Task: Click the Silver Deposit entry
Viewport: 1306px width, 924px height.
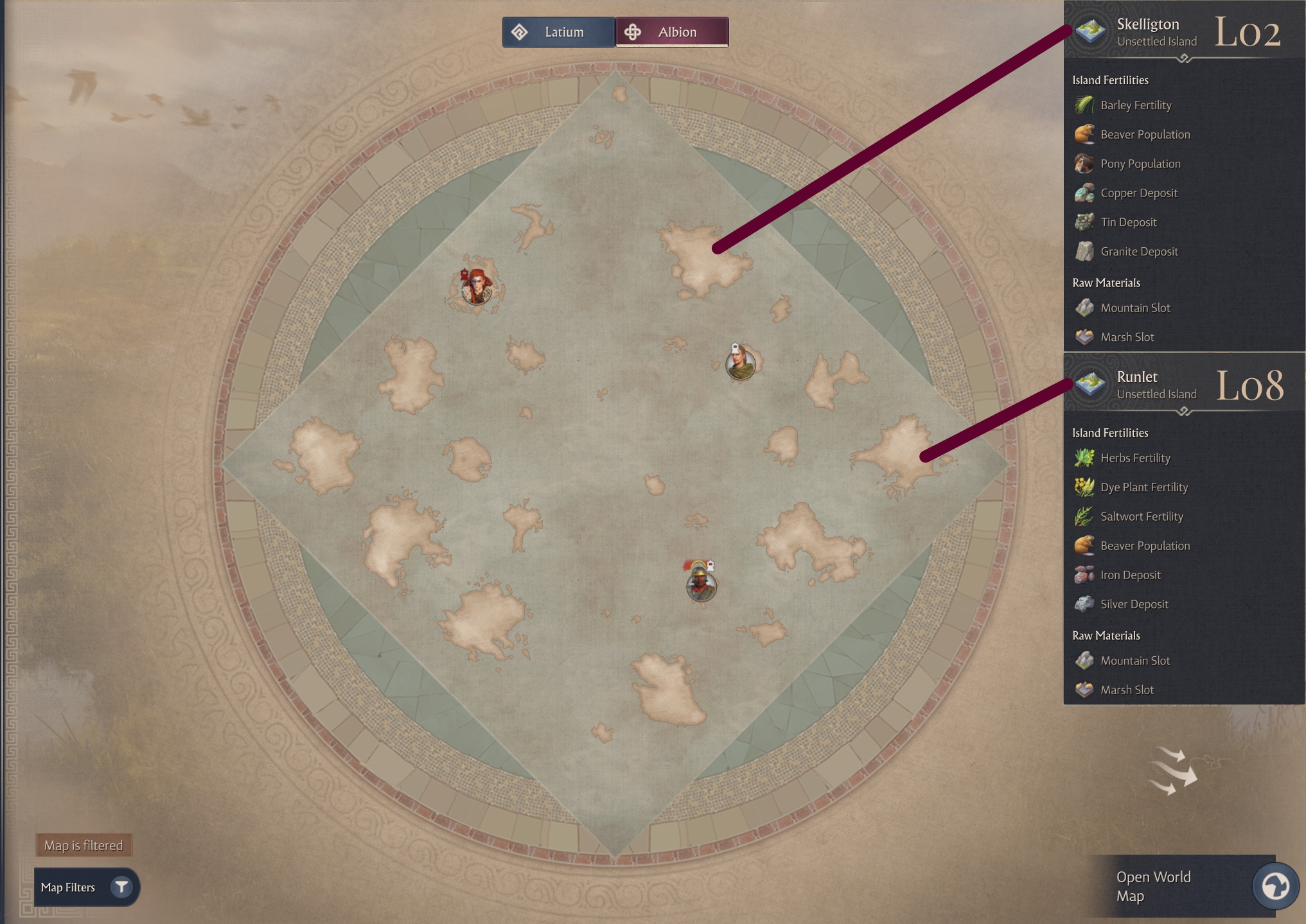Action: [x=1134, y=604]
